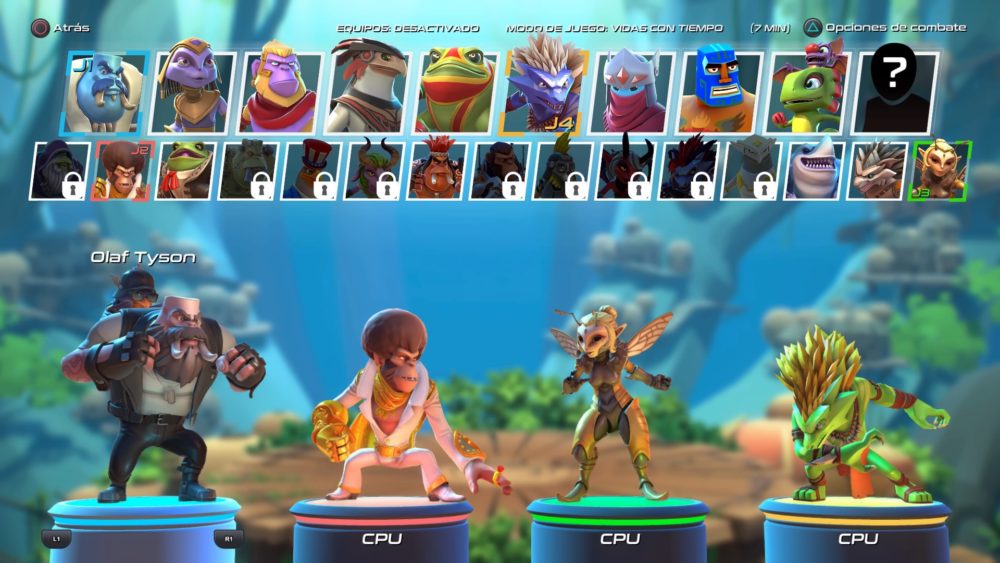1000x563 pixels.
Task: Click the locked top hat bird portrait
Action: [310, 171]
